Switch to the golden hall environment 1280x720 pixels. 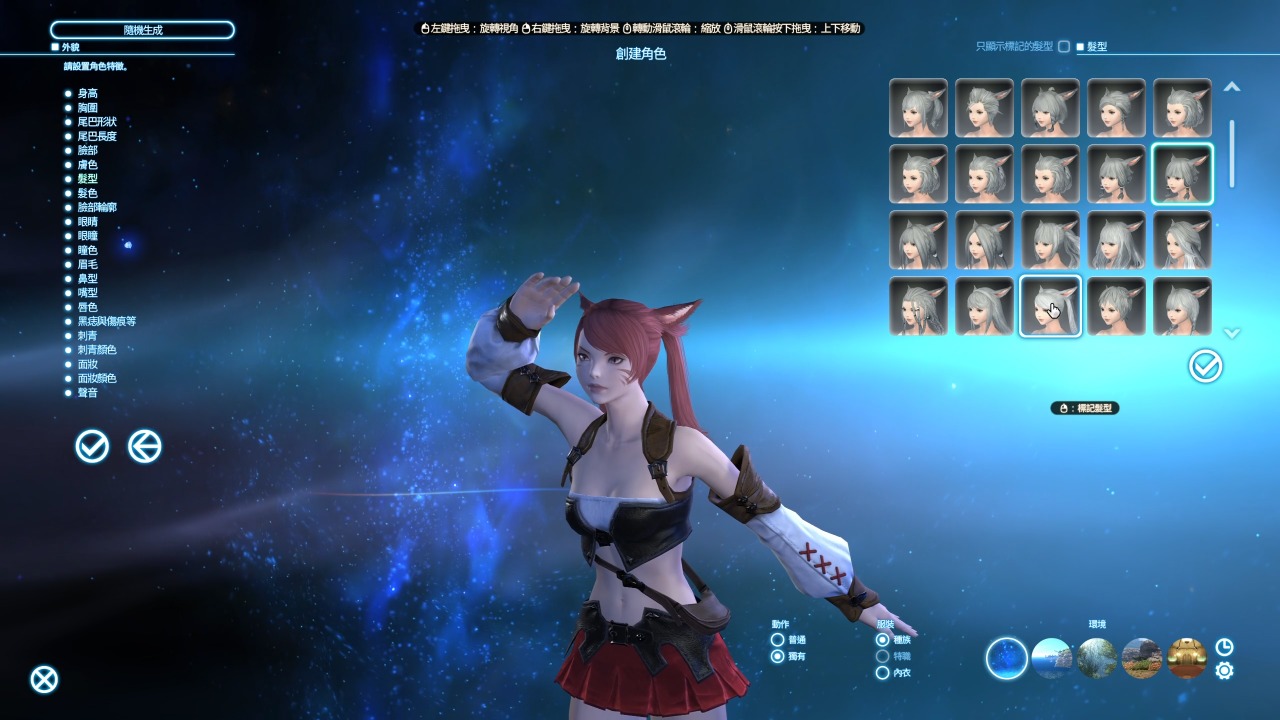(x=1187, y=658)
